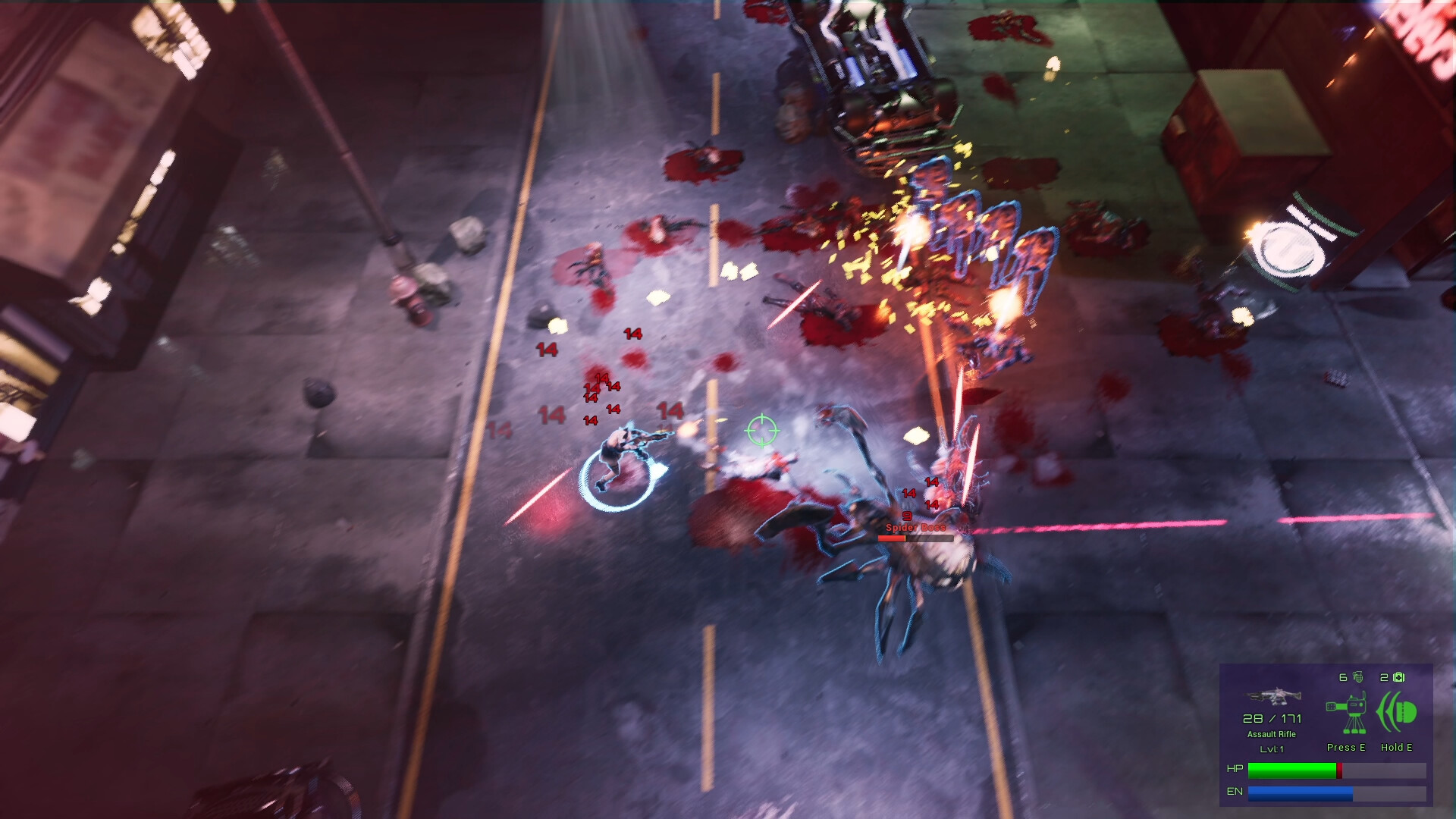Click the Hold E prompt text
The image size is (1456, 819).
[1396, 748]
